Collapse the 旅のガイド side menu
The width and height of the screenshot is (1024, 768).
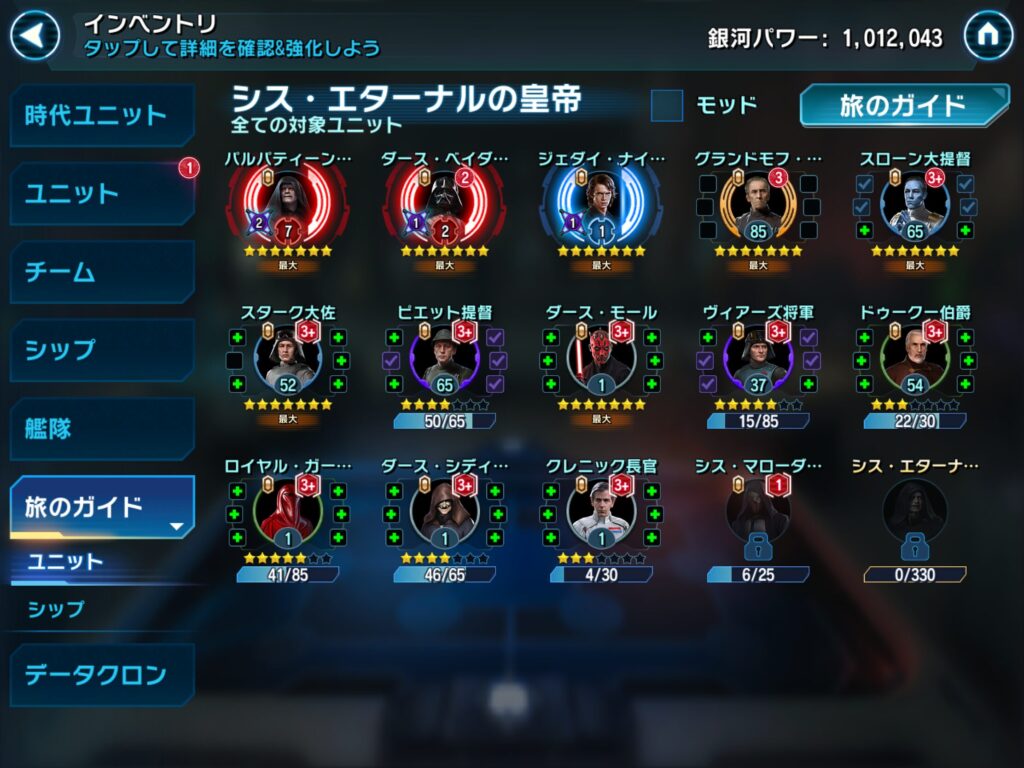point(101,507)
